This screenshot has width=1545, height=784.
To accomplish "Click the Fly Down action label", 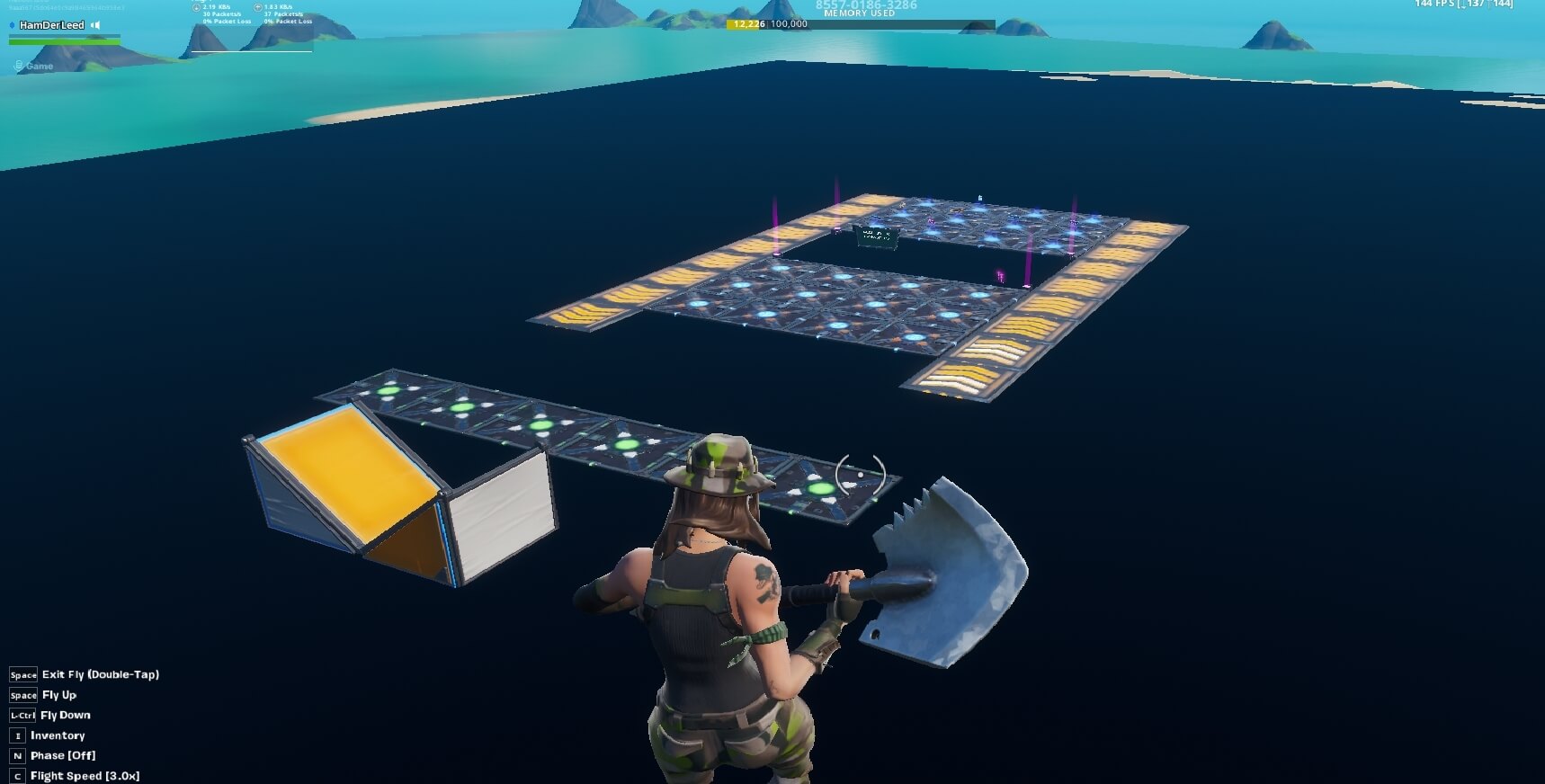I will pyautogui.click(x=64, y=715).
